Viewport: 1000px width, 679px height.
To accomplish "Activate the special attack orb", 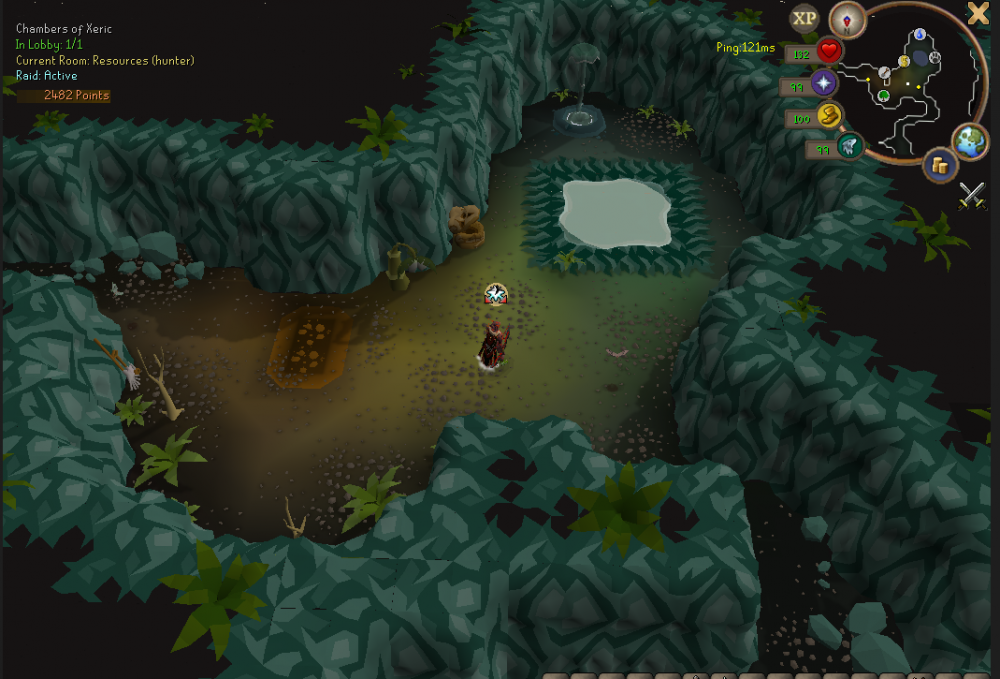I will 850,147.
